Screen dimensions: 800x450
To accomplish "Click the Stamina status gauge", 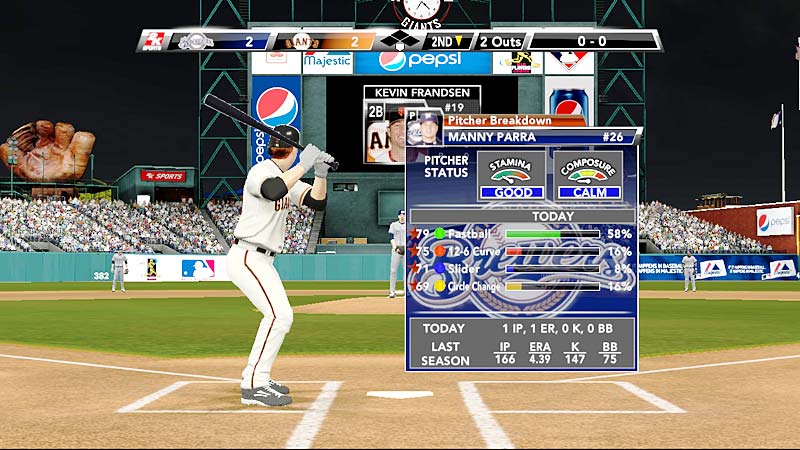I will 511,175.
